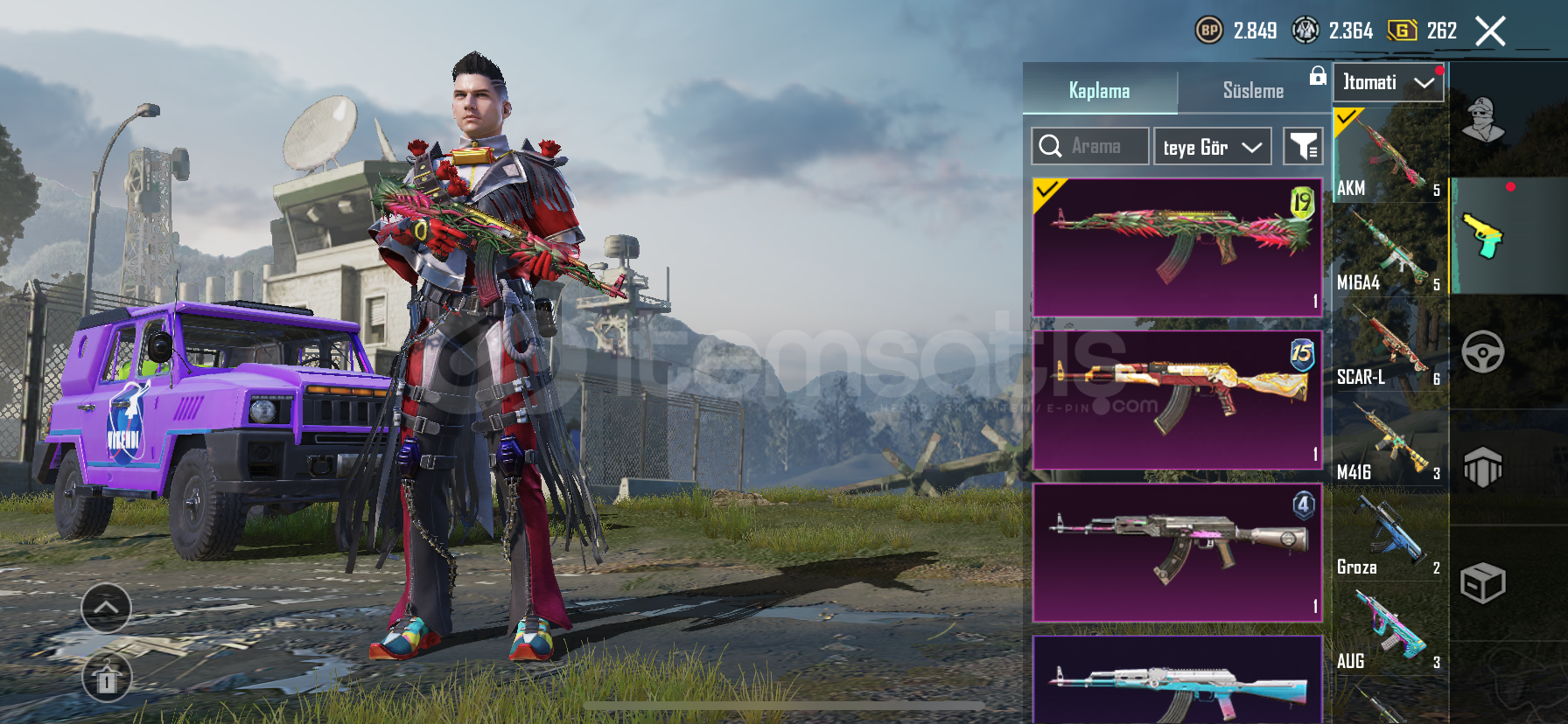Choose AKM in the weapon list

1389,156
